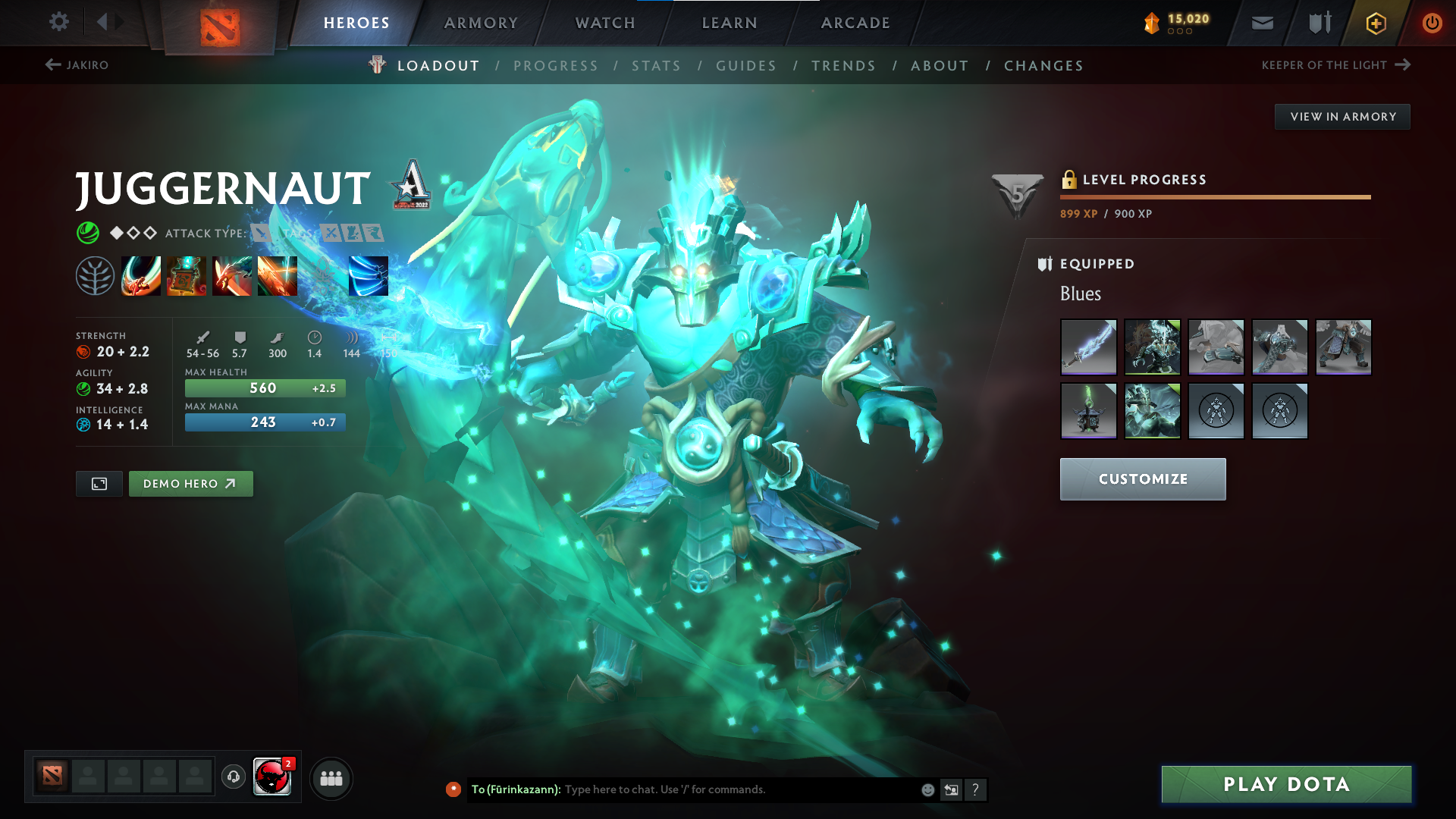Toggle the expanded hero portrait view
The image size is (1456, 819).
[x=99, y=483]
